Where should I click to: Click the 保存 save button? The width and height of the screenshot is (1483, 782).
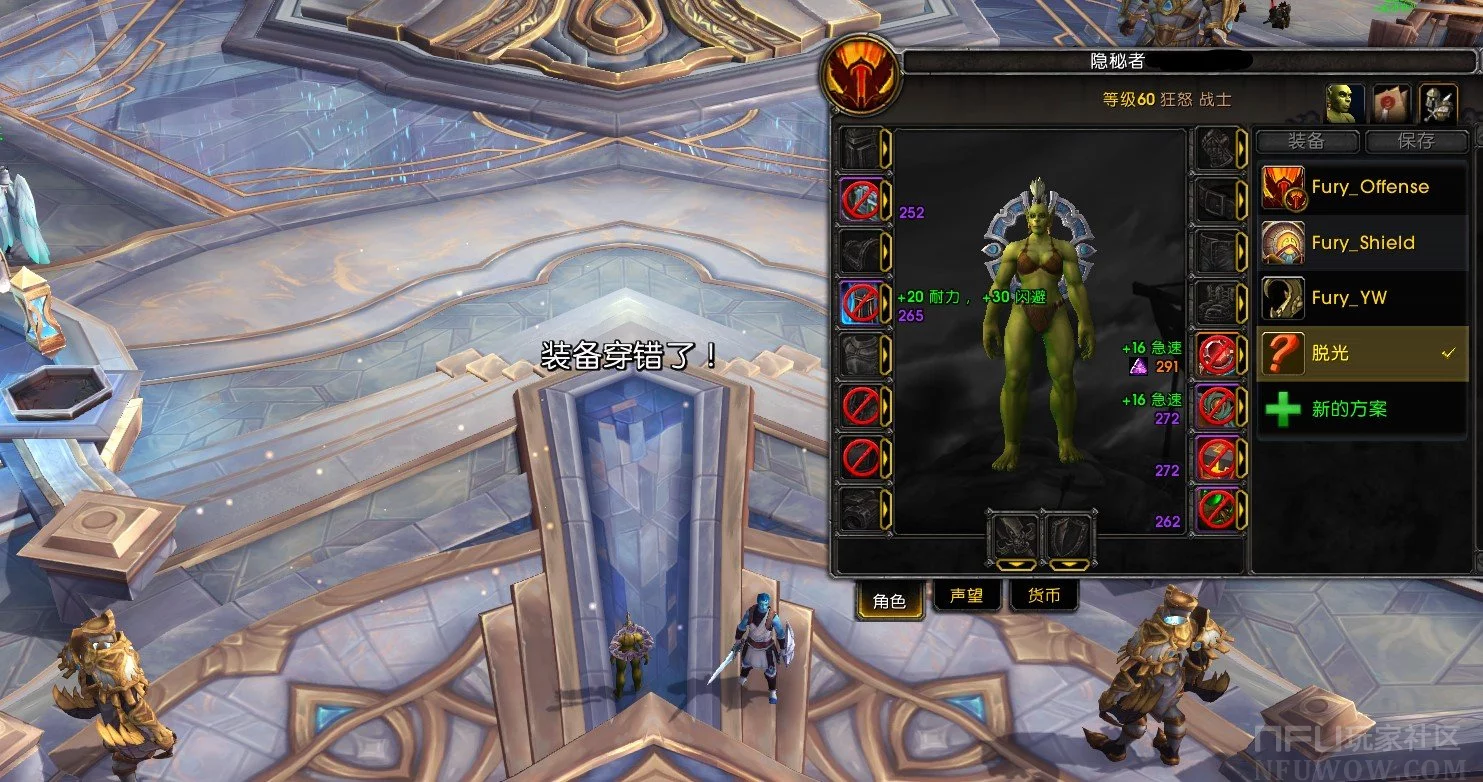(x=1416, y=141)
